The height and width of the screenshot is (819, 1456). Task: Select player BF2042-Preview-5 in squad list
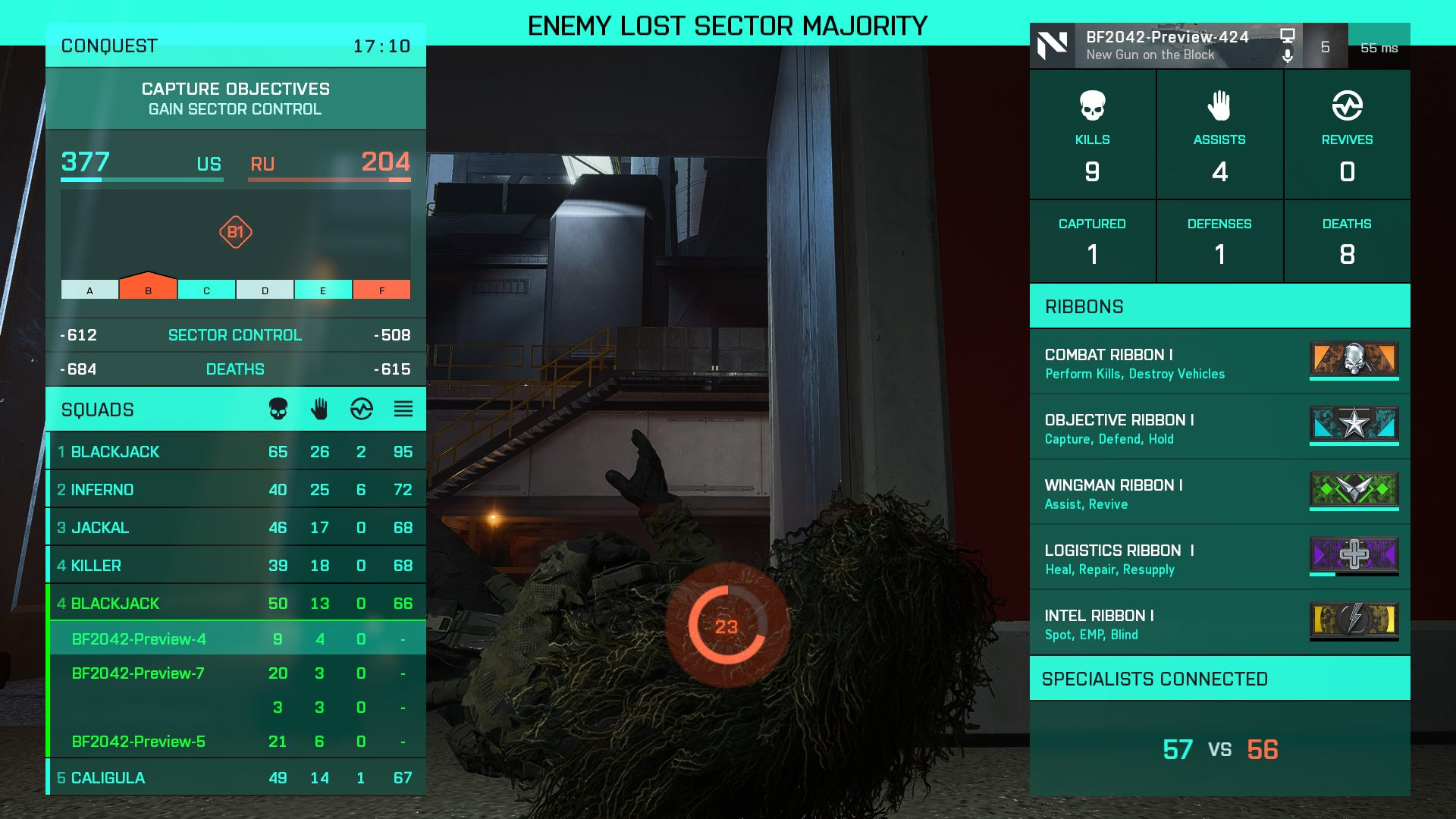pos(235,742)
